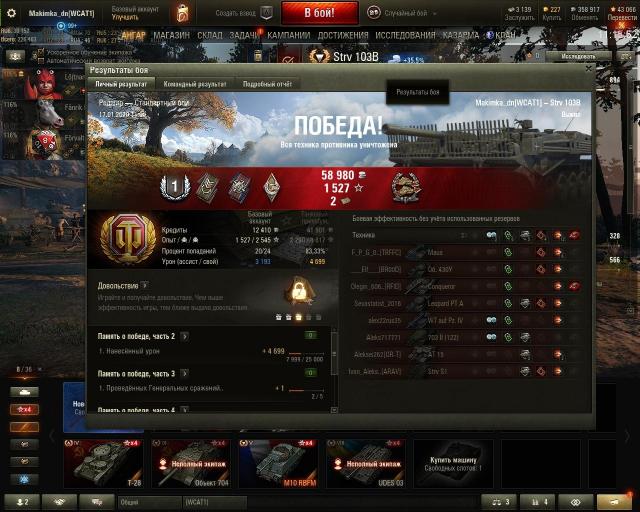Screen dimensions: 640x512
Task: Expand "Память о победе, часть 2" mission
Action: pyautogui.click(x=184, y=336)
